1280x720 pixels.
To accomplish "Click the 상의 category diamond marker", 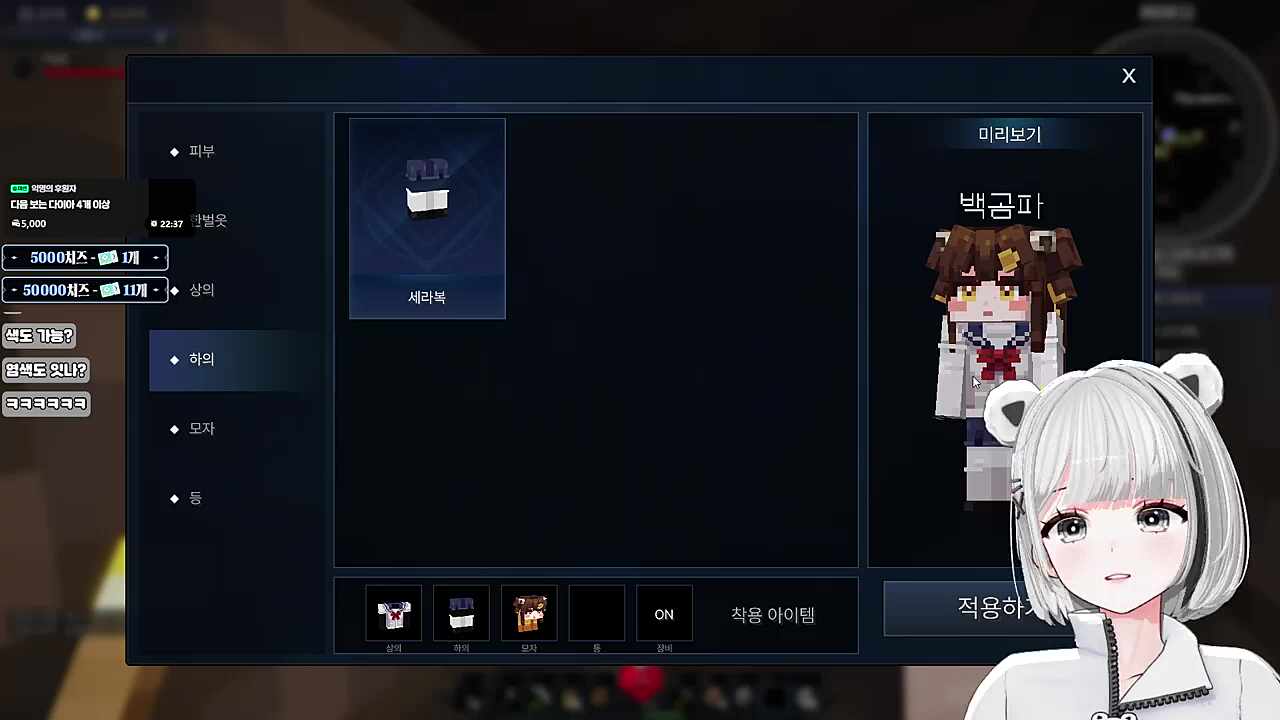I will coord(175,289).
